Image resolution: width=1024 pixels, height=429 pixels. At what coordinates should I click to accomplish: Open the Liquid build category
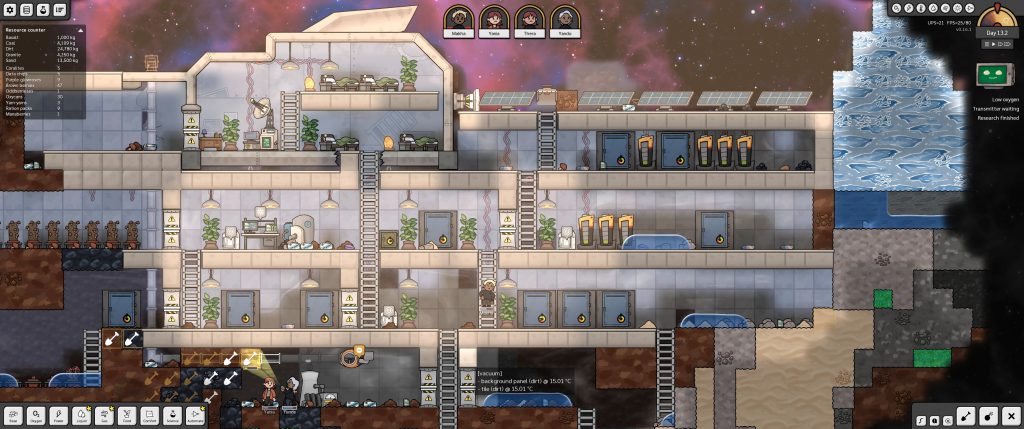80,414
